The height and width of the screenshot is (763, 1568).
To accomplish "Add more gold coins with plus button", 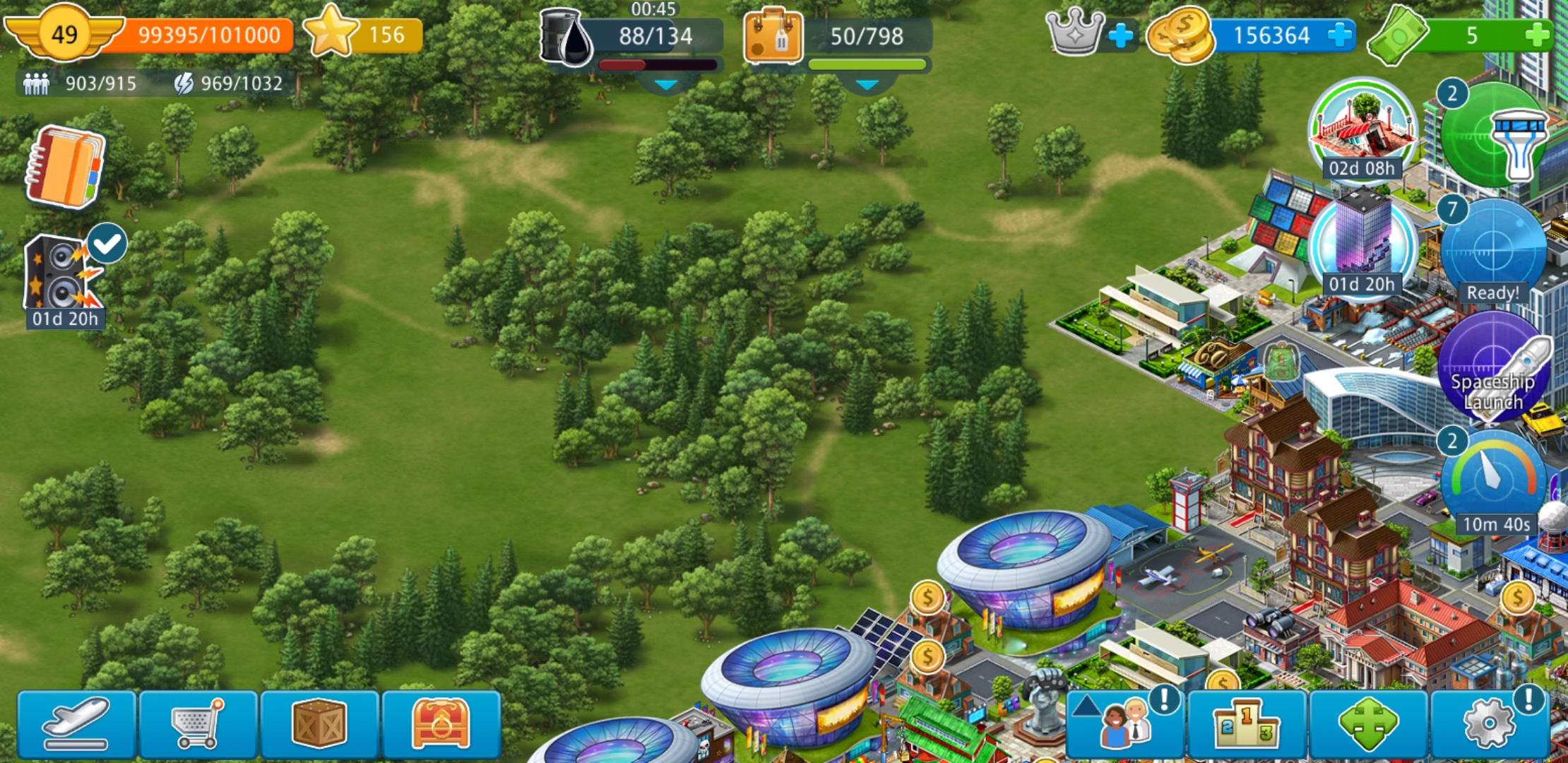I will (x=1338, y=35).
